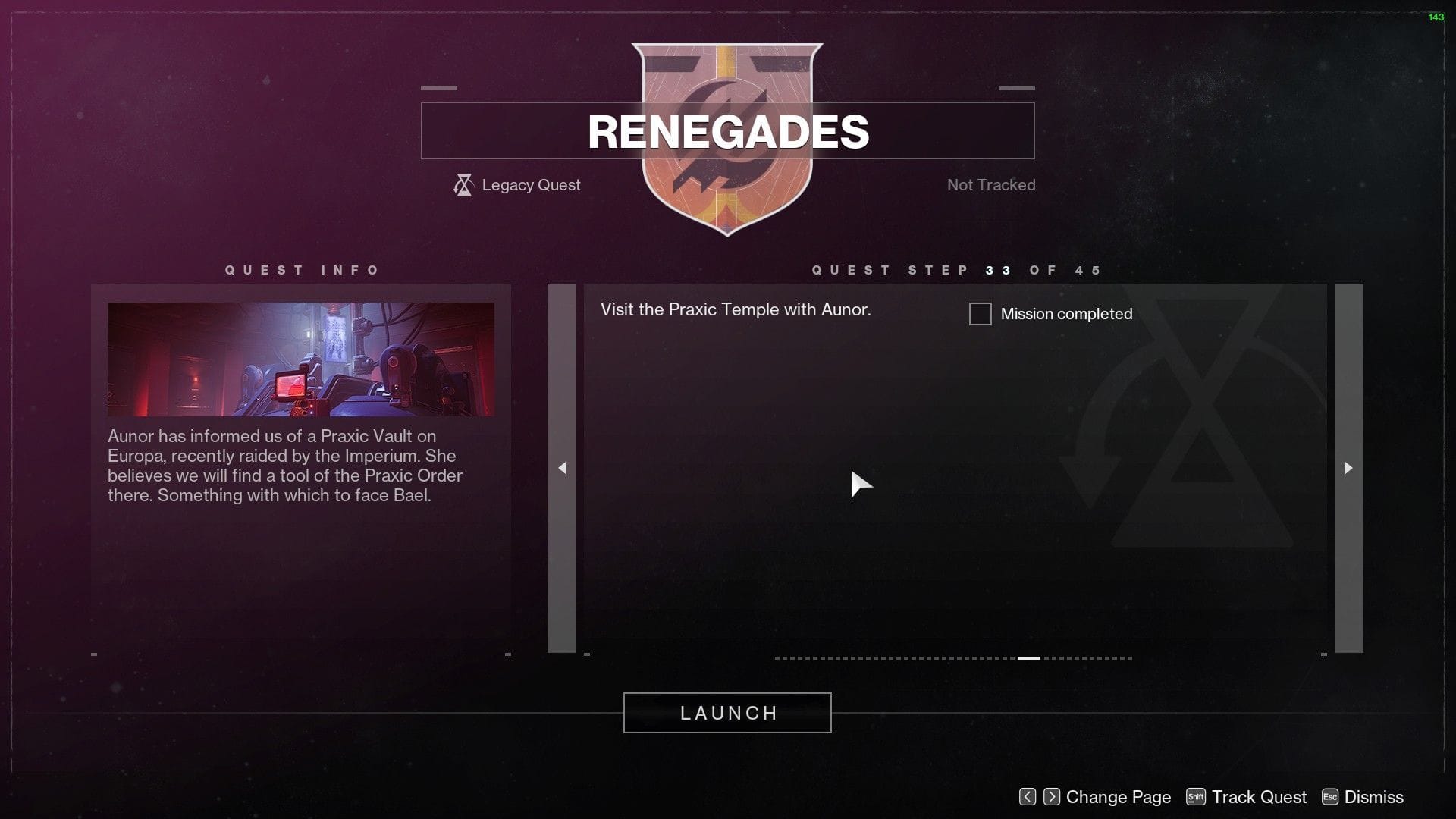Click the Not Tracked status label
This screenshot has height=819, width=1456.
[990, 184]
